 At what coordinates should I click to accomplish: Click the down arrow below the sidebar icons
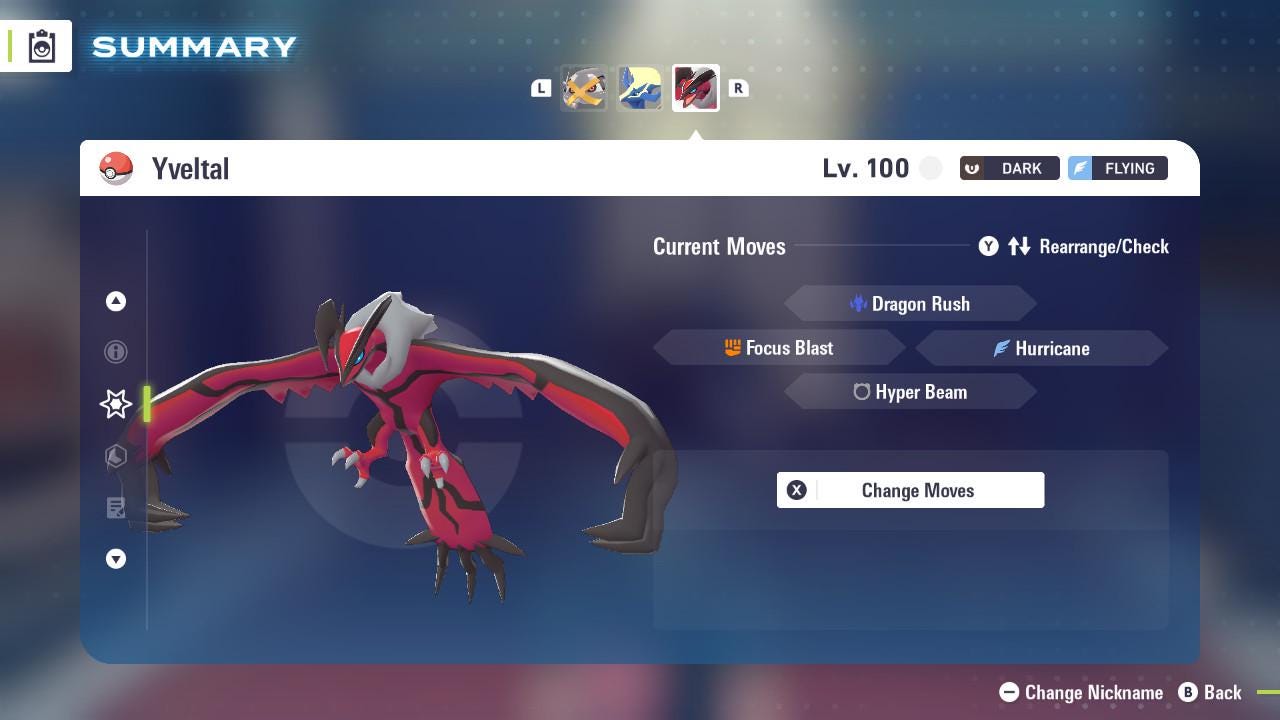click(x=115, y=559)
